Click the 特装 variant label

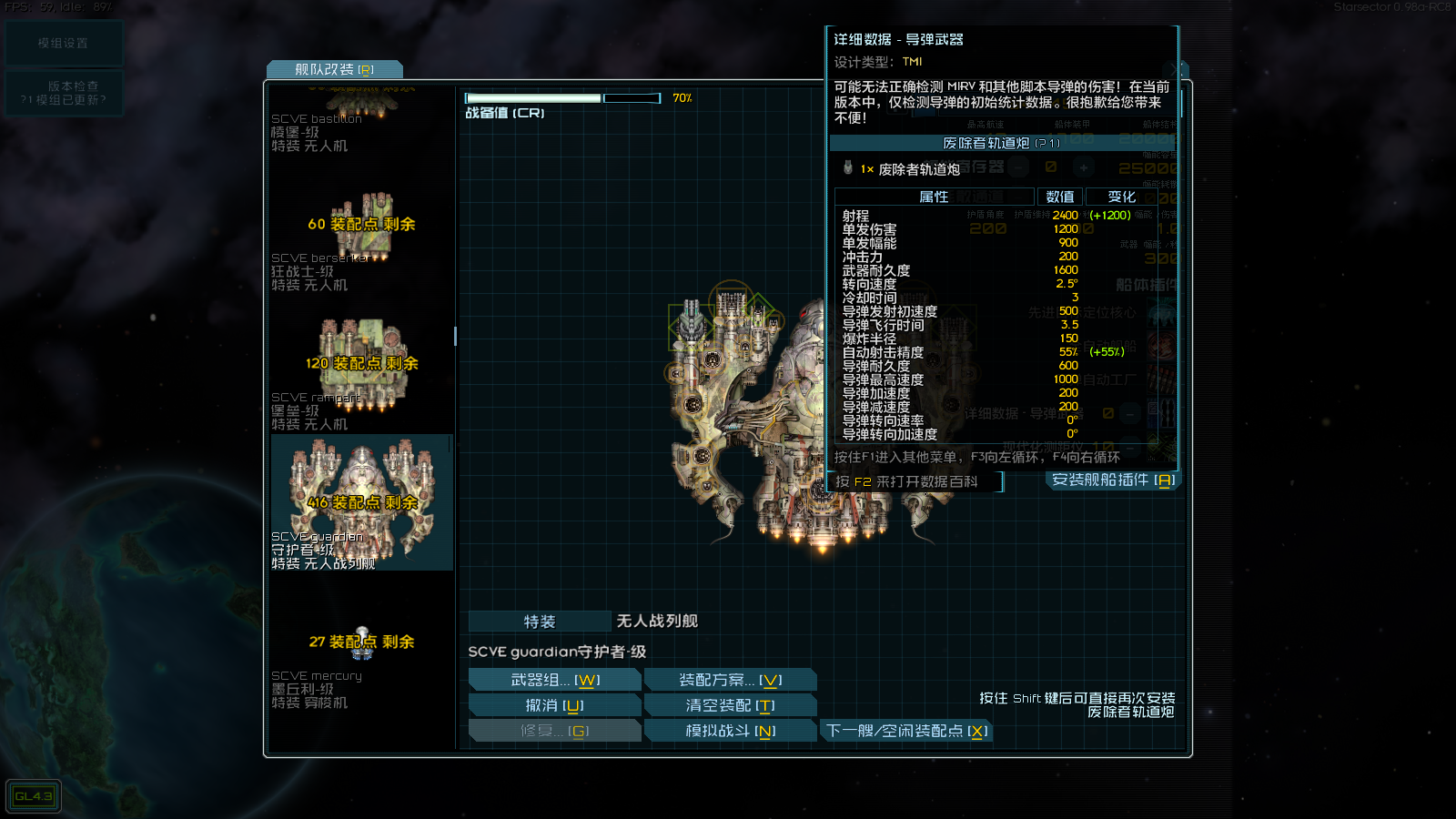539,621
